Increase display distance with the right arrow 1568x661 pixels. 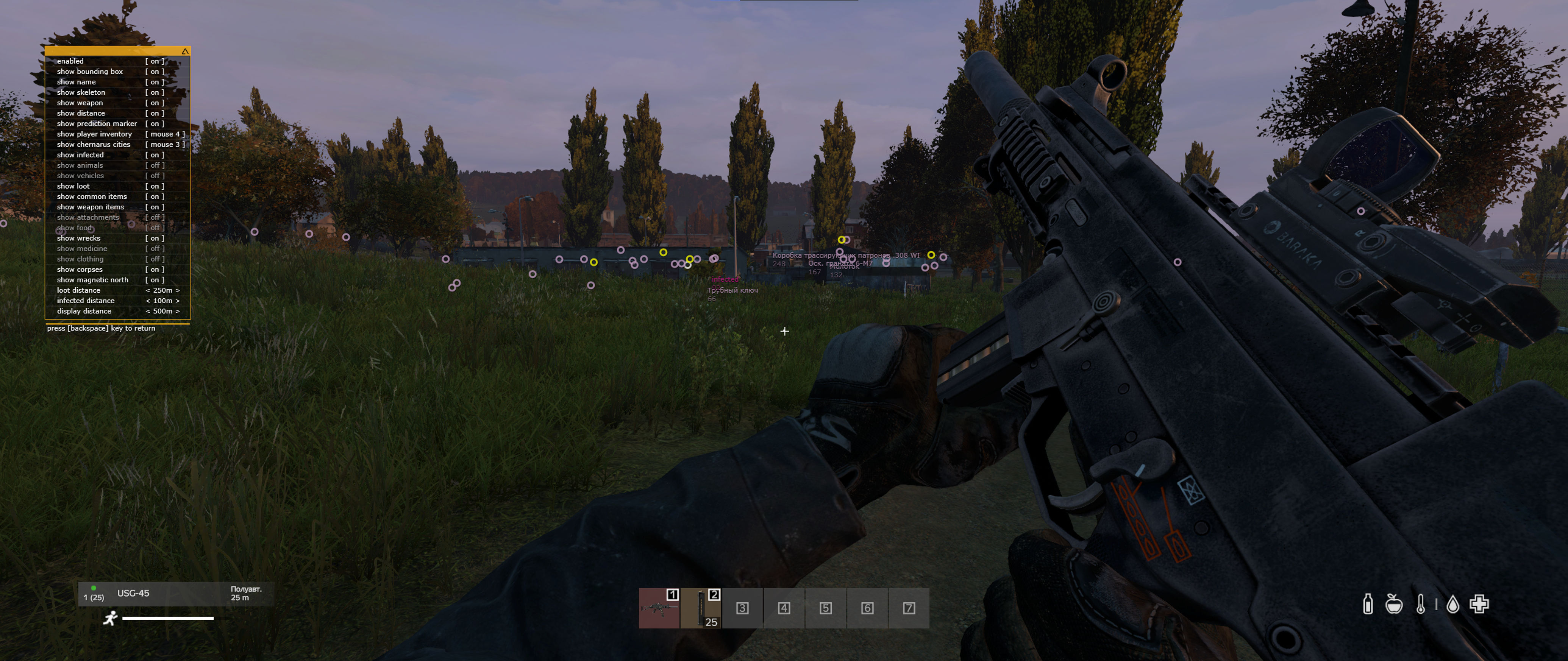[x=177, y=311]
